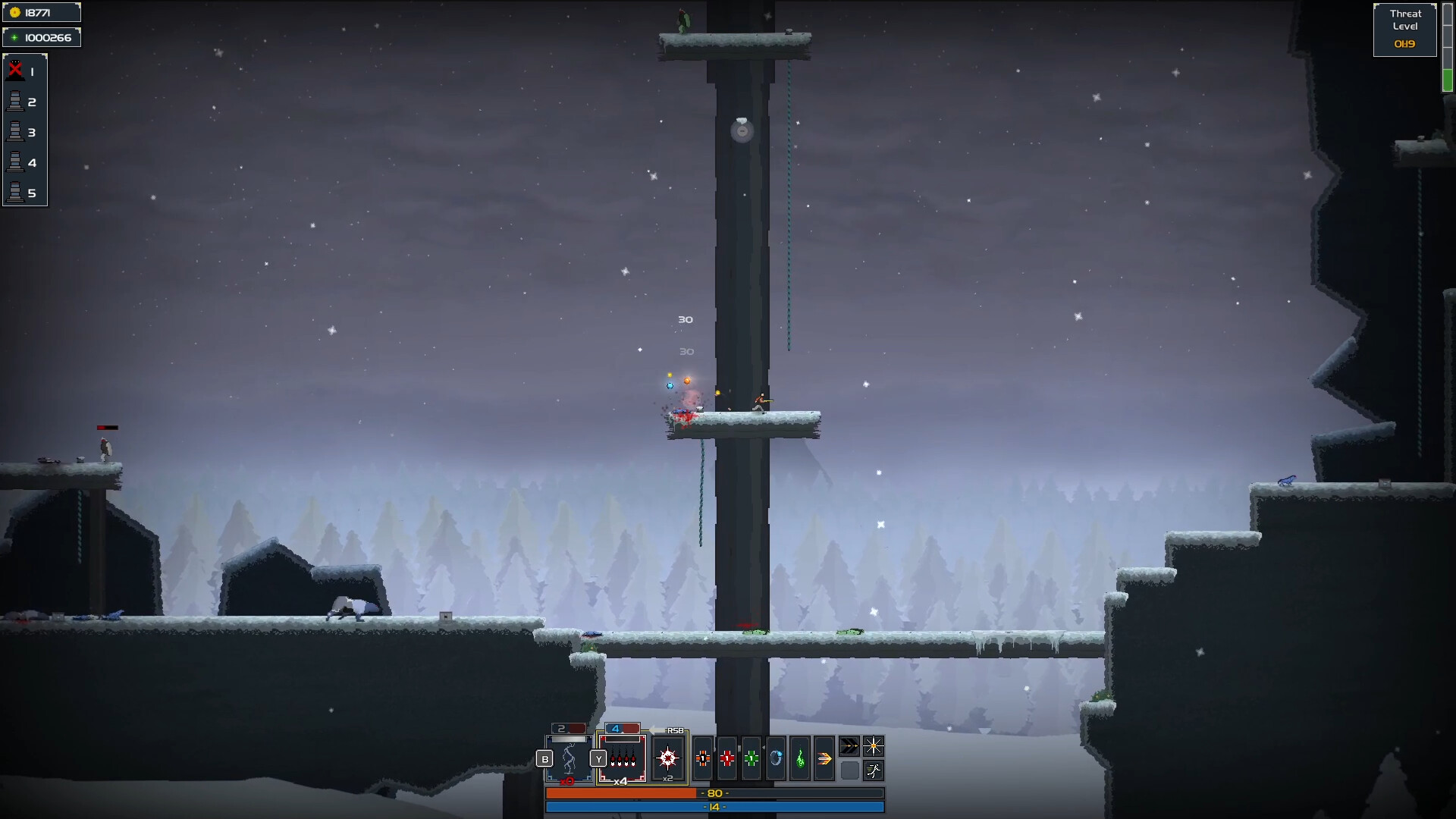Image resolution: width=1456 pixels, height=819 pixels.
Task: Click the sprinting runner ability icon
Action: pyautogui.click(x=874, y=770)
